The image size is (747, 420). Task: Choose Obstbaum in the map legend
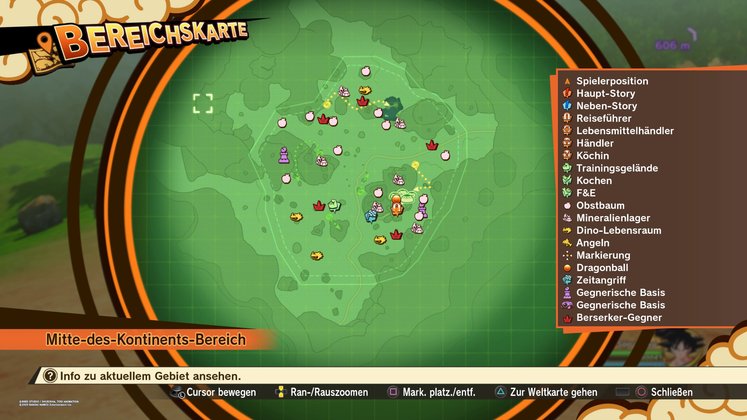pyautogui.click(x=600, y=205)
